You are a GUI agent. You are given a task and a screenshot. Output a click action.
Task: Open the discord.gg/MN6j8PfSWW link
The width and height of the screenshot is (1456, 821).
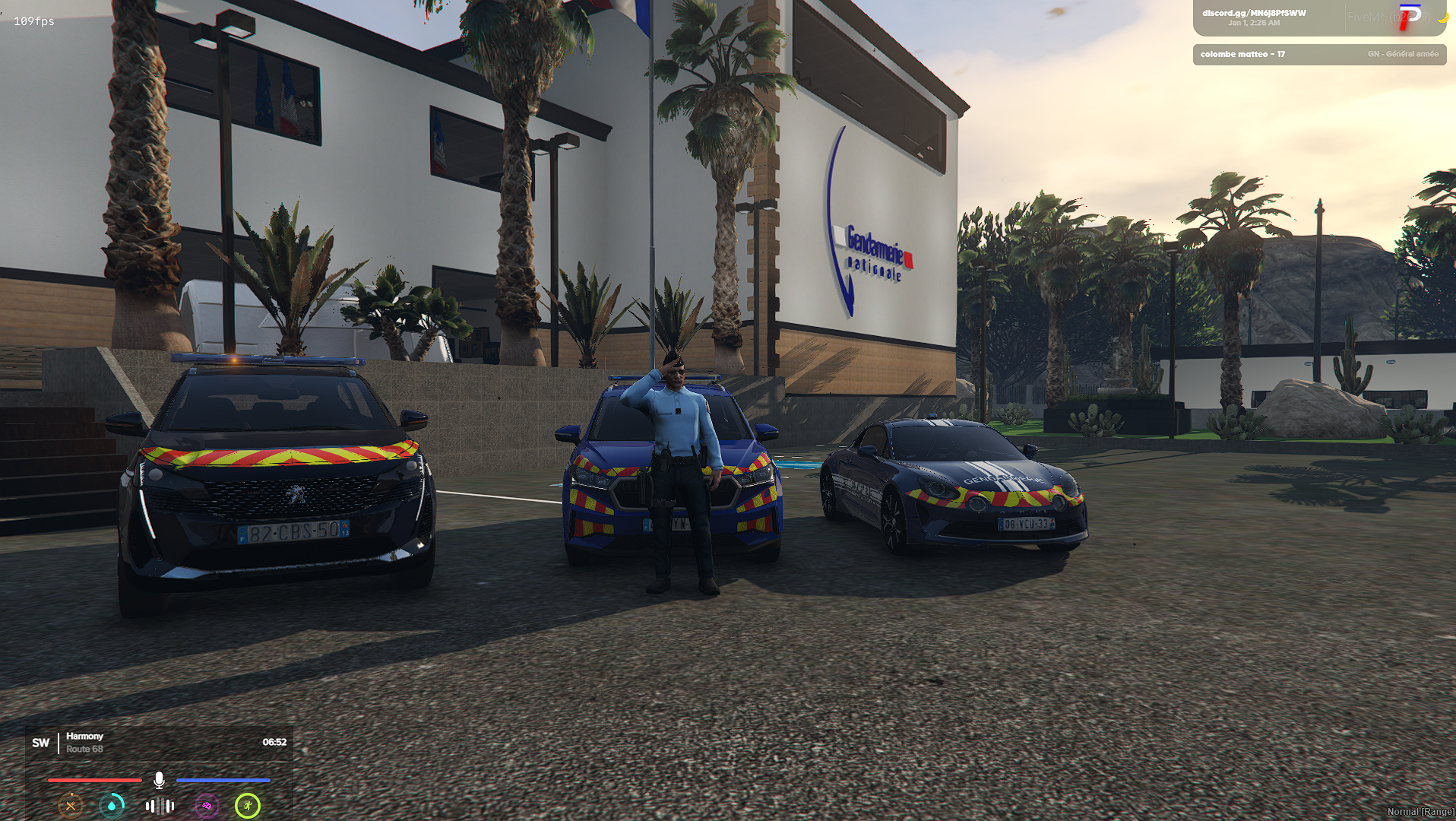tap(1254, 11)
